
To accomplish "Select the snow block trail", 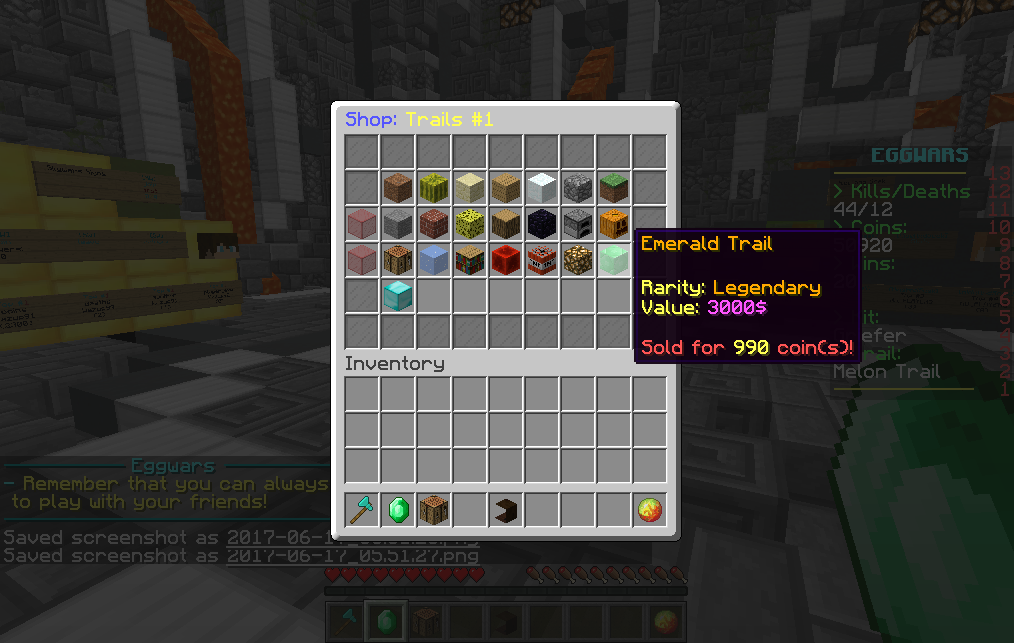I will 541,187.
